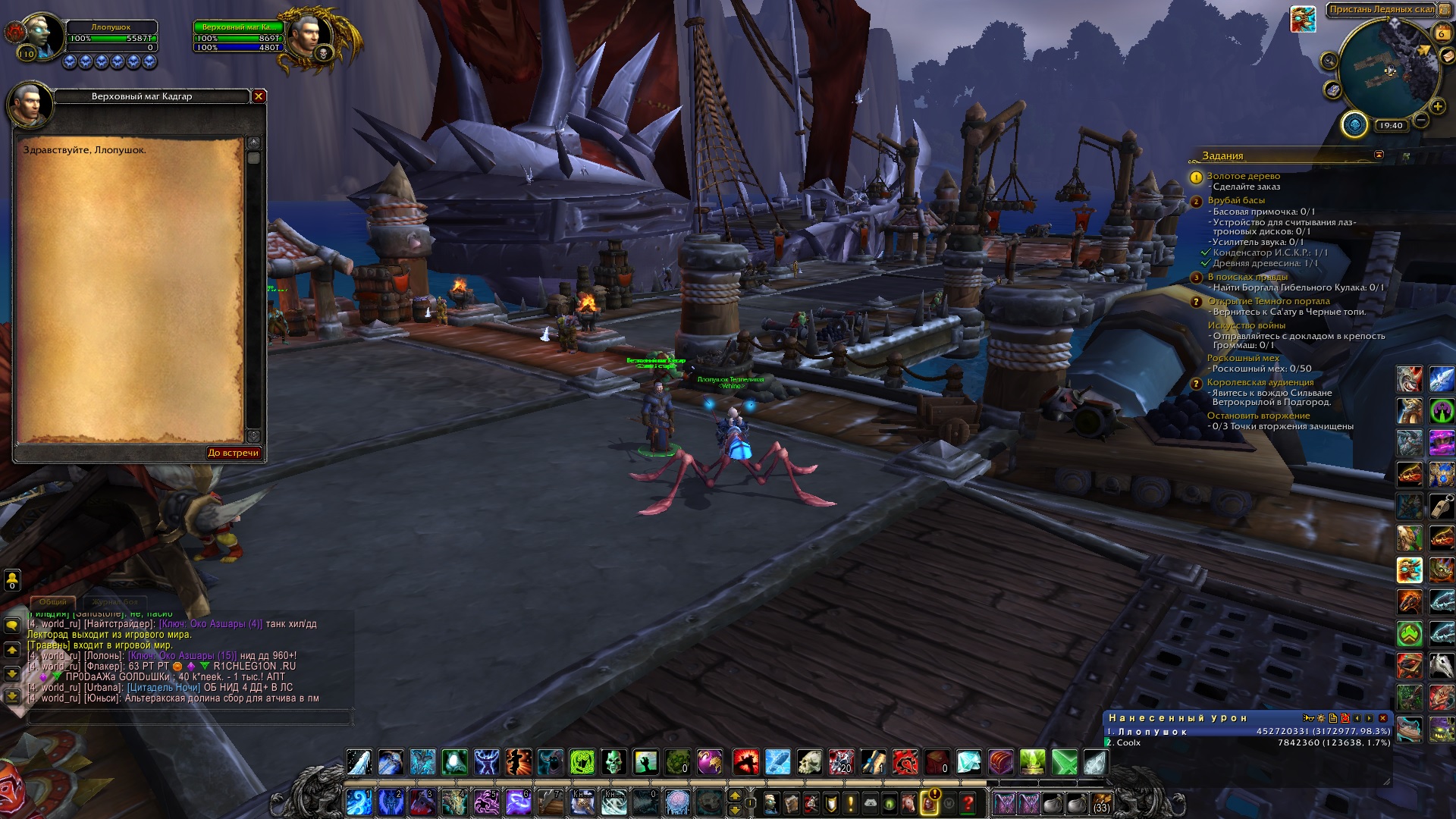Open the "Королевская аудиенция" quest entry

click(1260, 382)
